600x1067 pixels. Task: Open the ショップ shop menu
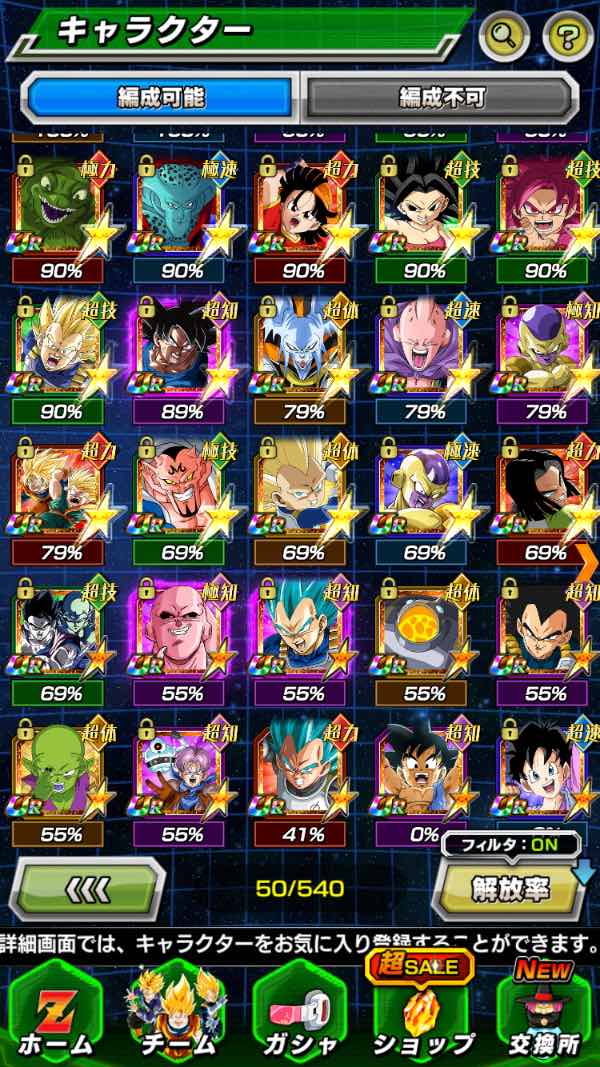coord(422,1012)
